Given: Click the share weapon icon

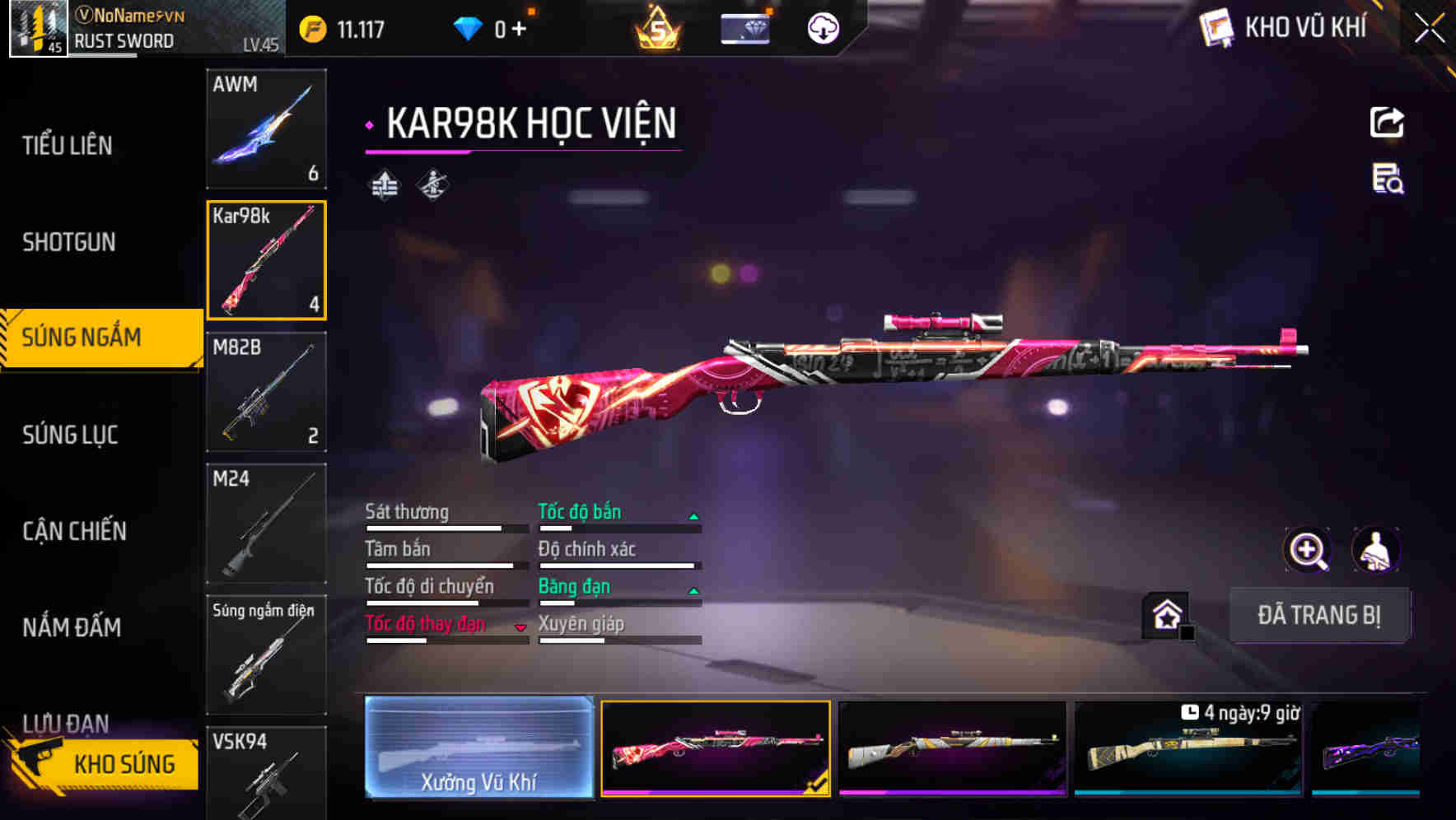Looking at the screenshot, I should [x=1387, y=122].
